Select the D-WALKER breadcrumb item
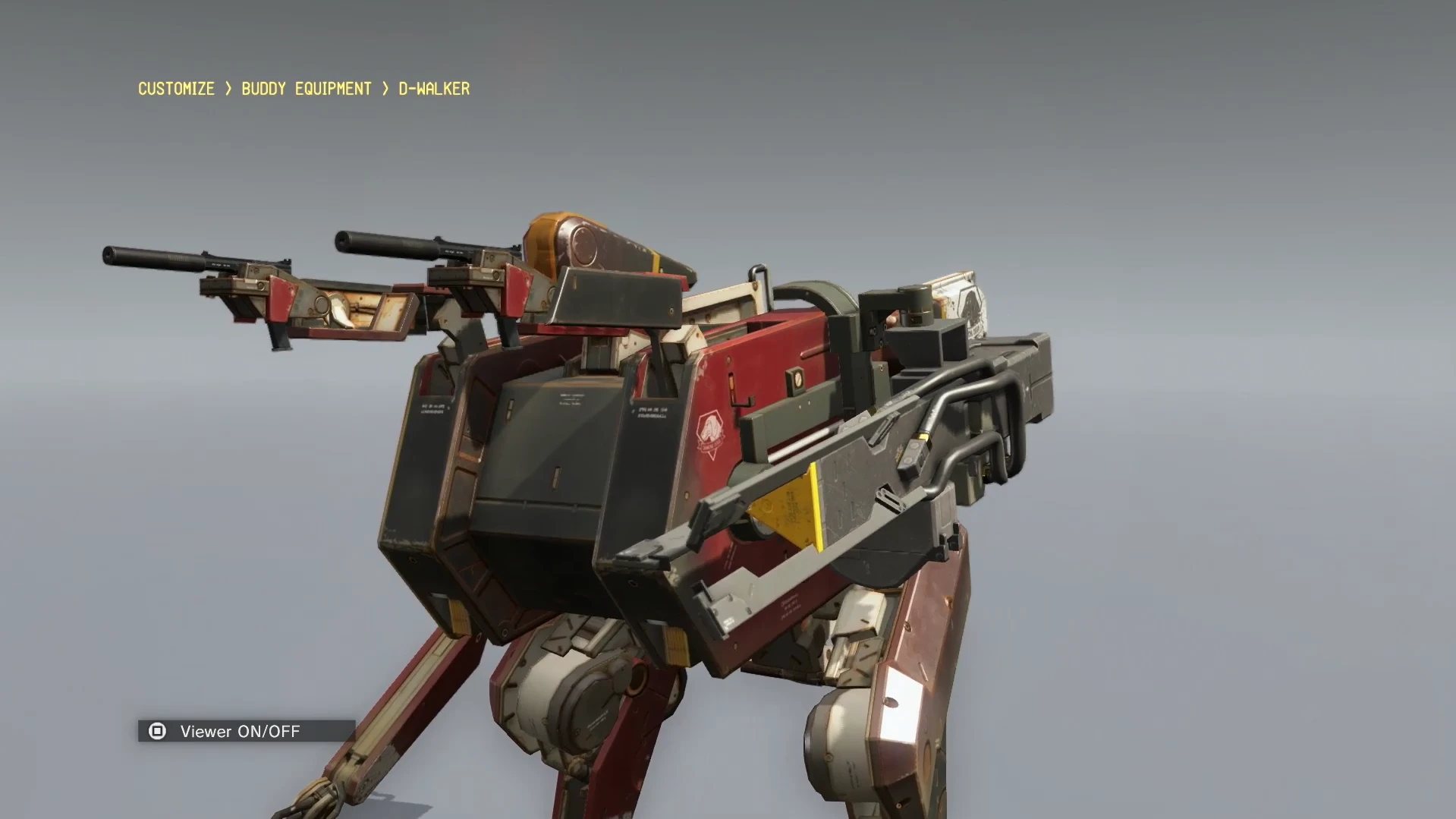The height and width of the screenshot is (819, 1456). coord(432,89)
